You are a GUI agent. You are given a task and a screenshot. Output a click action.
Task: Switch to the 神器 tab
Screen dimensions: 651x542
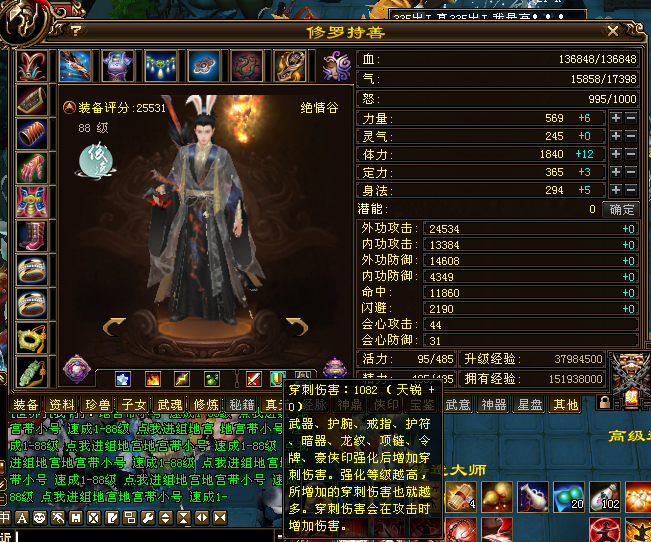point(494,404)
